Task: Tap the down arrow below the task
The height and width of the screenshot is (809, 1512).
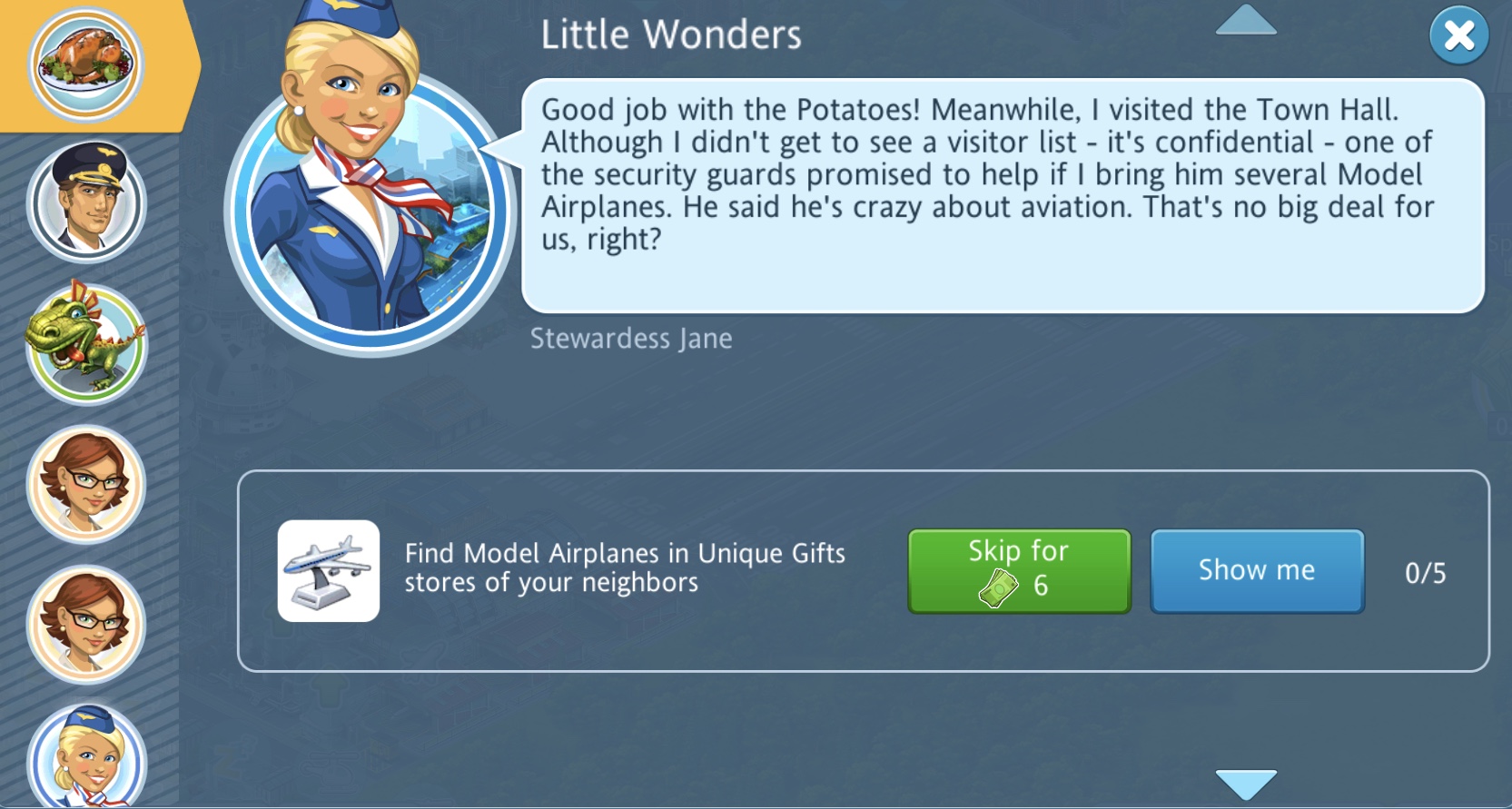Action: 1246,783
